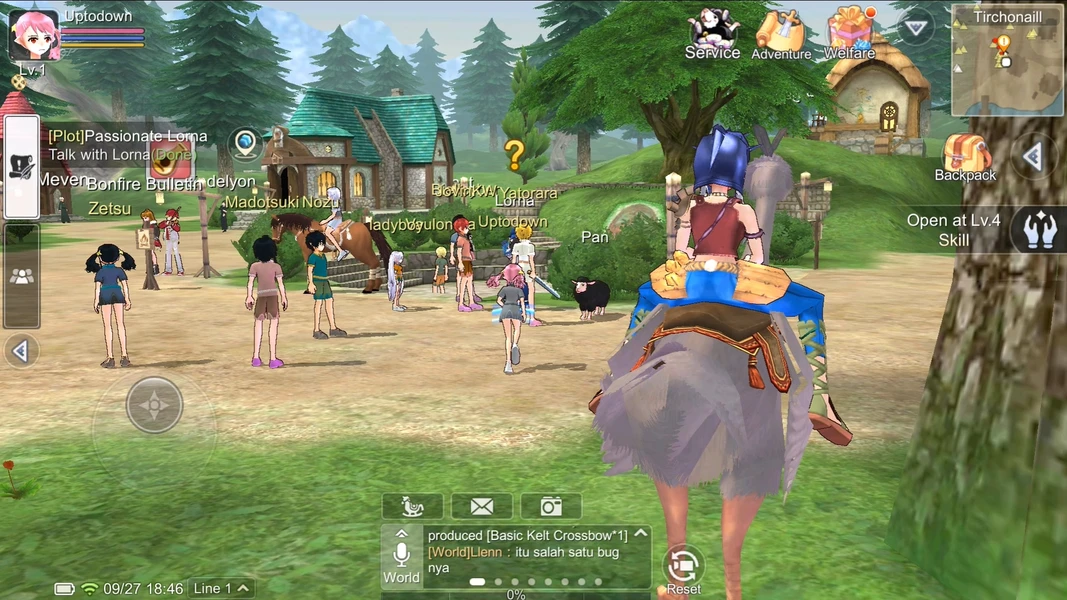The width and height of the screenshot is (1067, 600).
Task: Open the mail envelope button
Action: 481,506
